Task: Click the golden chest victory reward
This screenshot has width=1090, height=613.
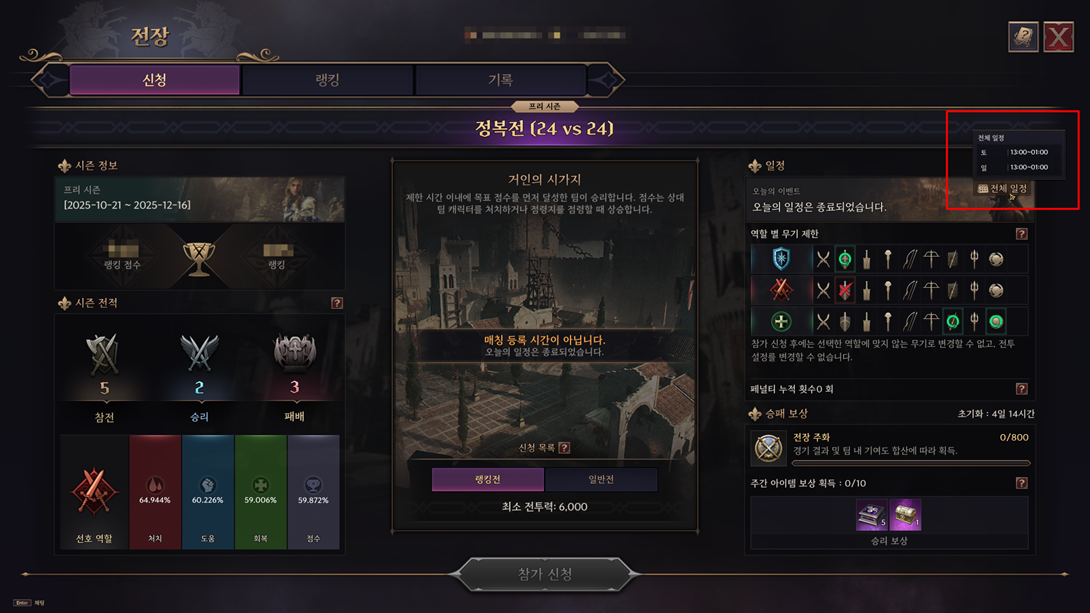Action: click(905, 515)
